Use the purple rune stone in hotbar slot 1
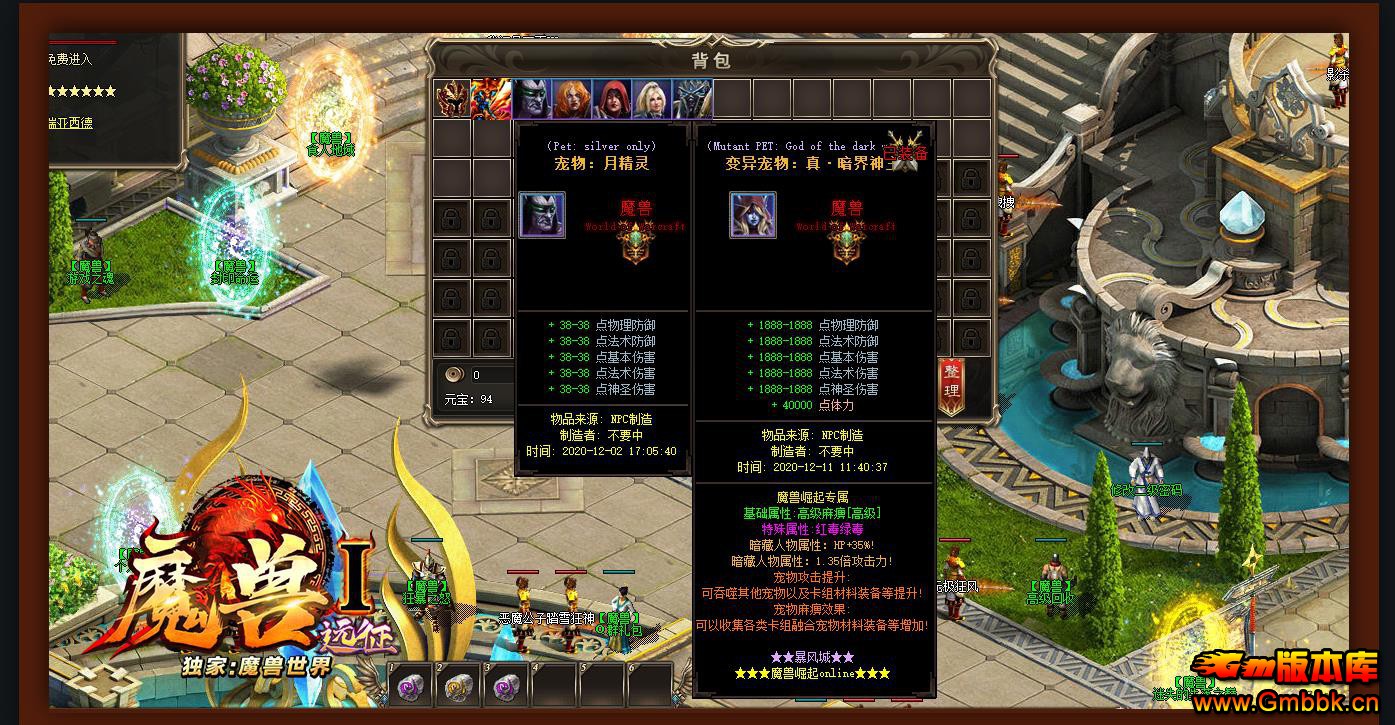Image resolution: width=1395 pixels, height=725 pixels. 410,686
